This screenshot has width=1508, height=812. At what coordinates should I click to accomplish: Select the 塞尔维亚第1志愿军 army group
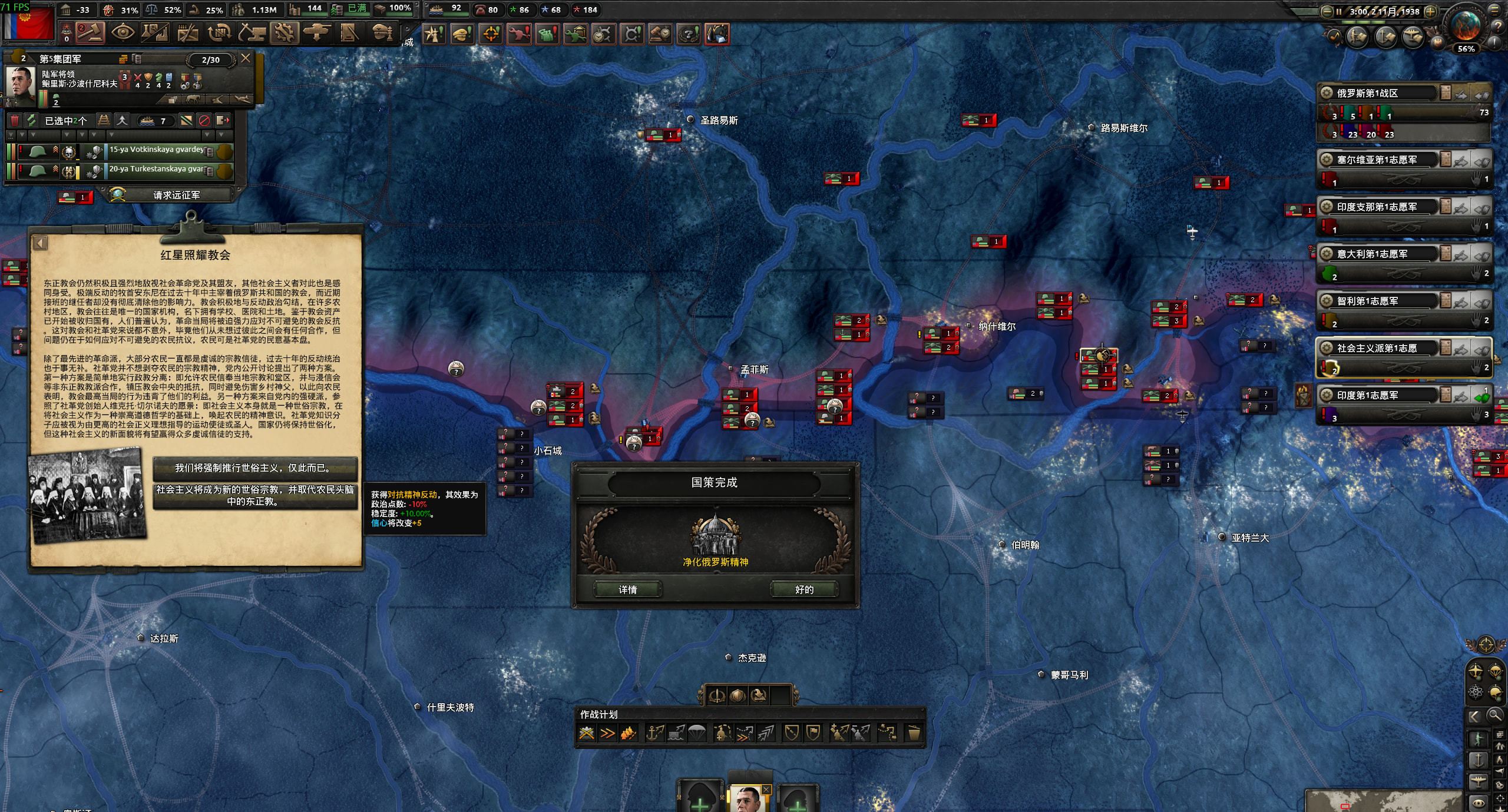tap(1378, 160)
